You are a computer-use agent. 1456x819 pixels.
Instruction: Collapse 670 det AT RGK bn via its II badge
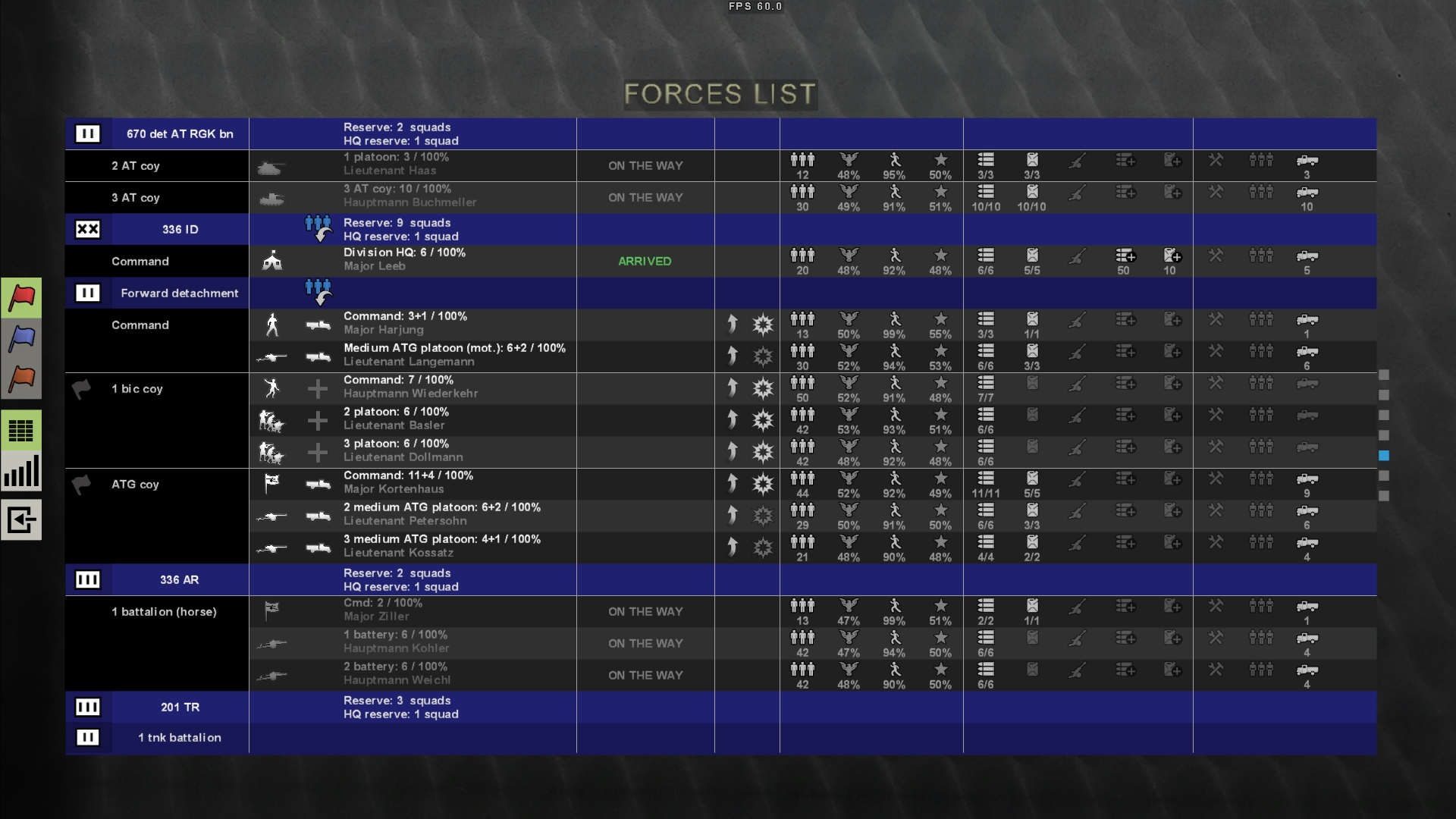(x=88, y=133)
